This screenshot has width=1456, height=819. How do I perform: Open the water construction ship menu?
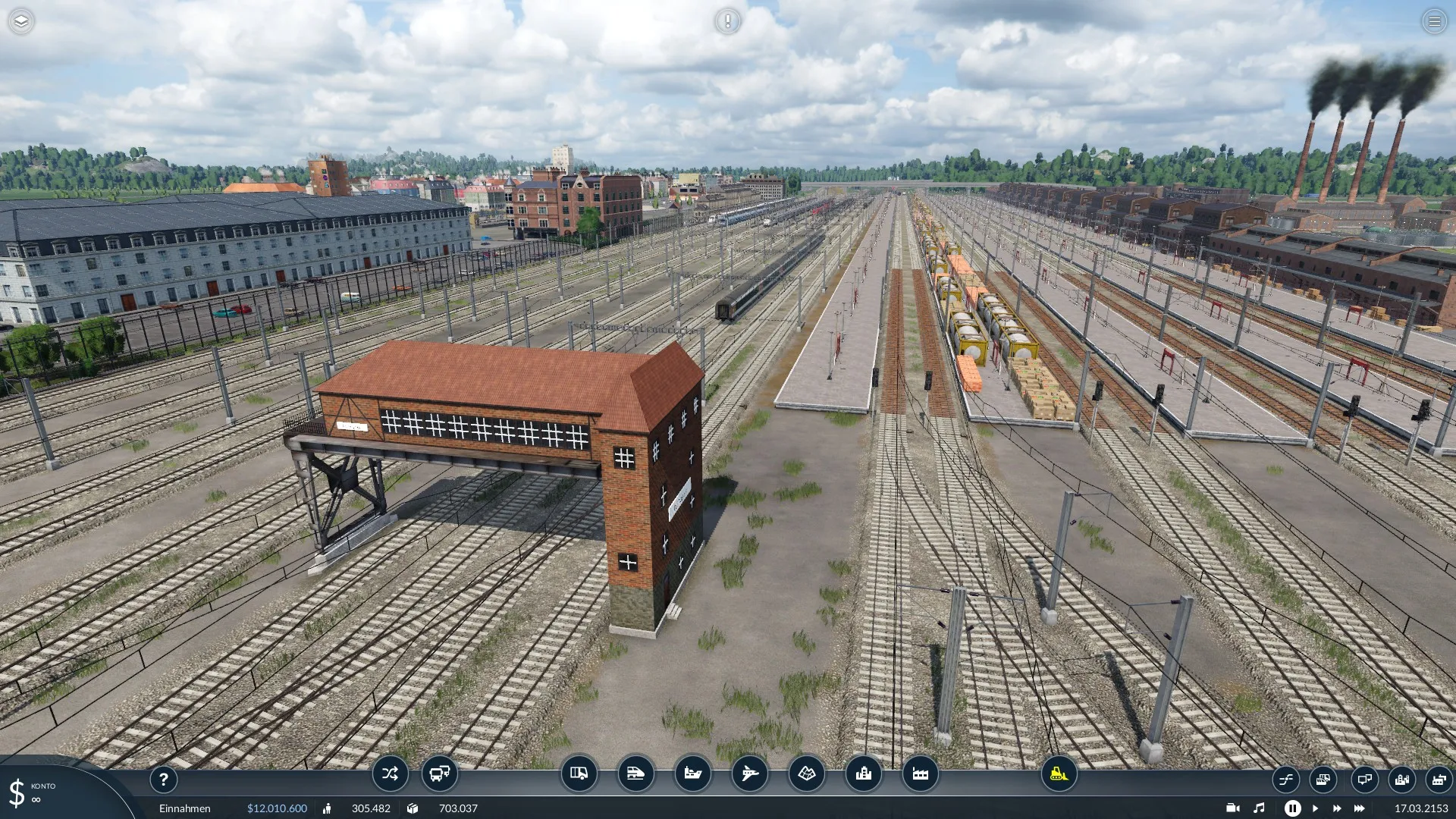(692, 773)
